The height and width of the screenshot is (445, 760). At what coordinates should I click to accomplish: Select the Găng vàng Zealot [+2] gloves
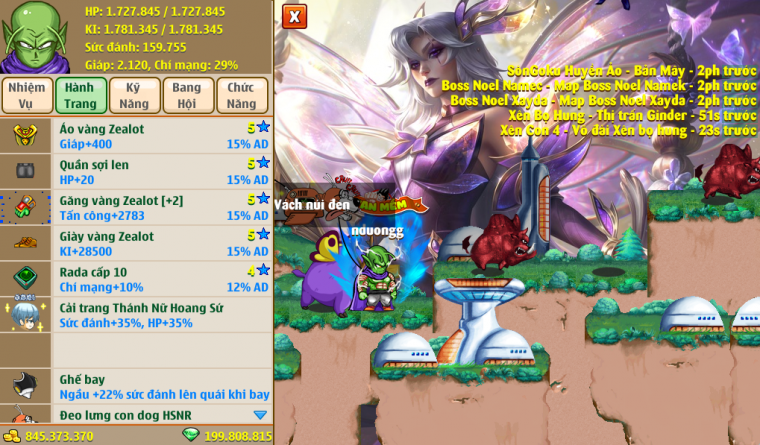160,208
